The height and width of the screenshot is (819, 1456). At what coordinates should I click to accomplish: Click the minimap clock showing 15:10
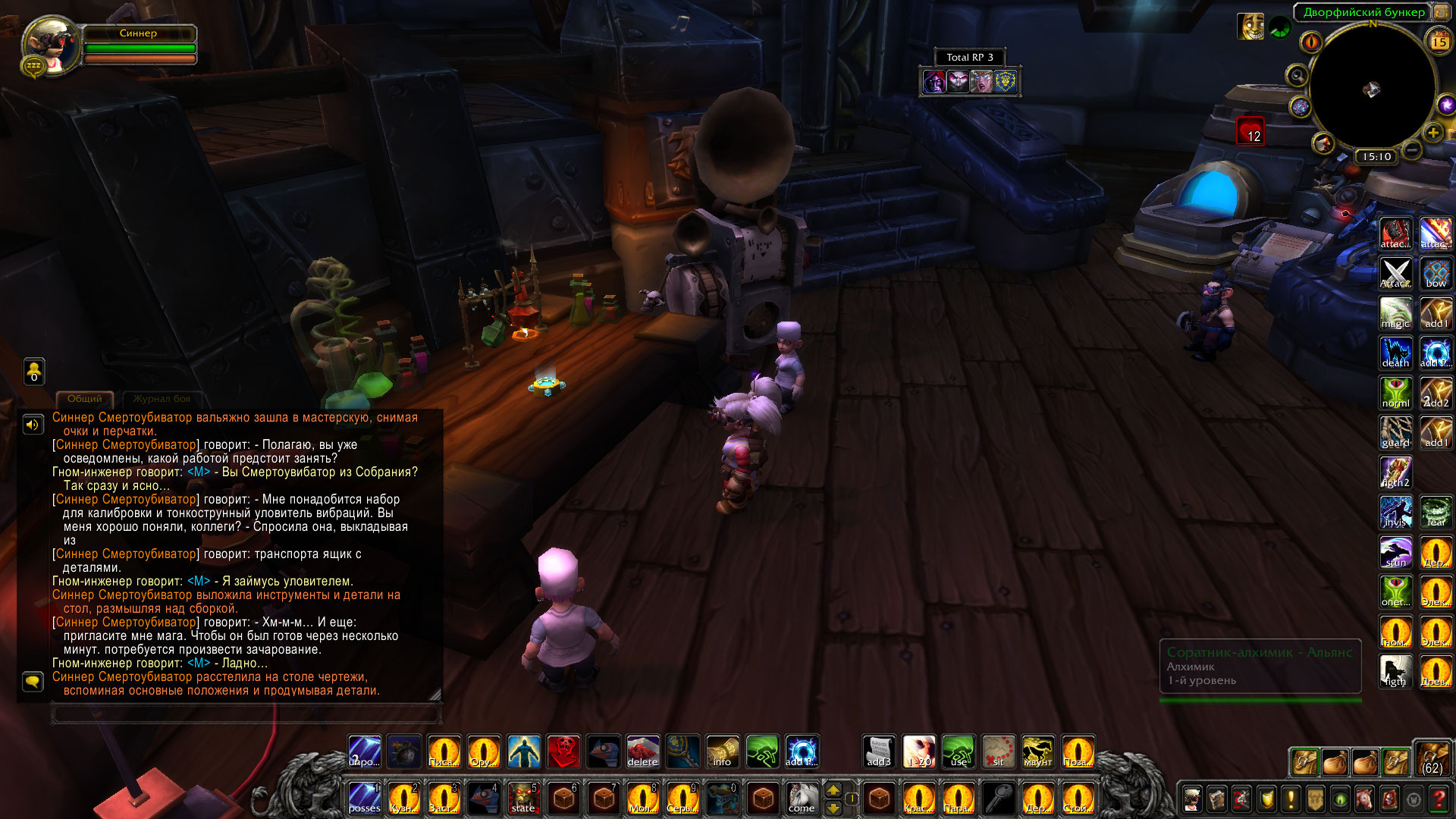pos(1376,156)
